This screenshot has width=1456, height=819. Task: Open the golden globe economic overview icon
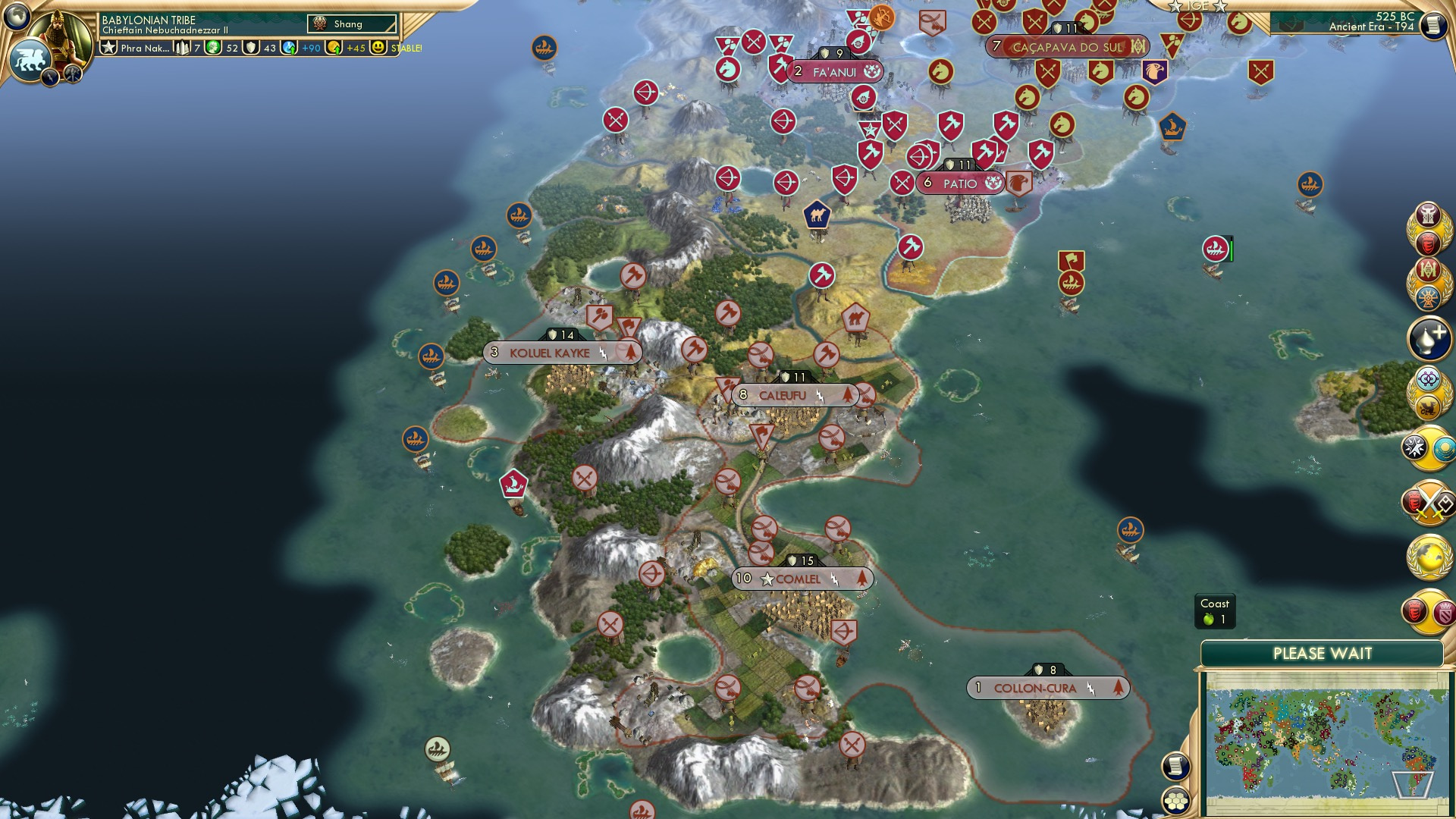1433,556
